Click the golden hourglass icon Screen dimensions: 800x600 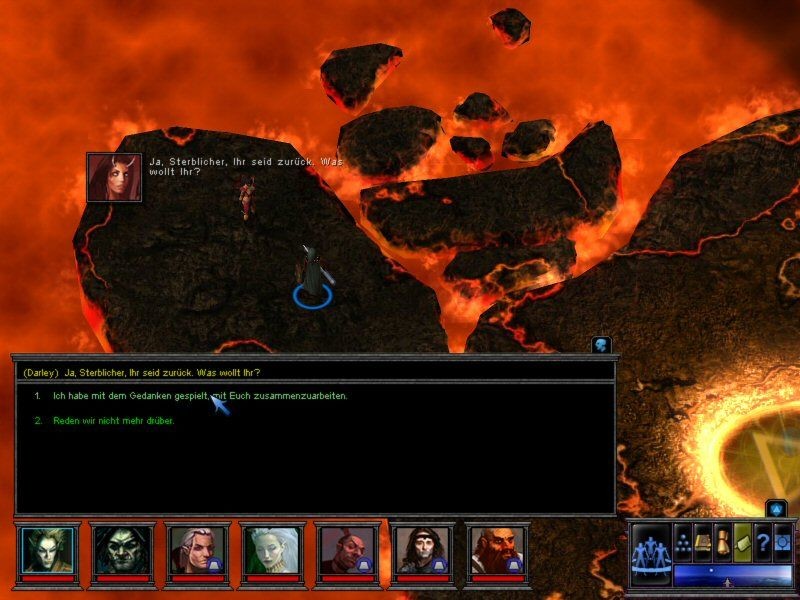[x=723, y=540]
